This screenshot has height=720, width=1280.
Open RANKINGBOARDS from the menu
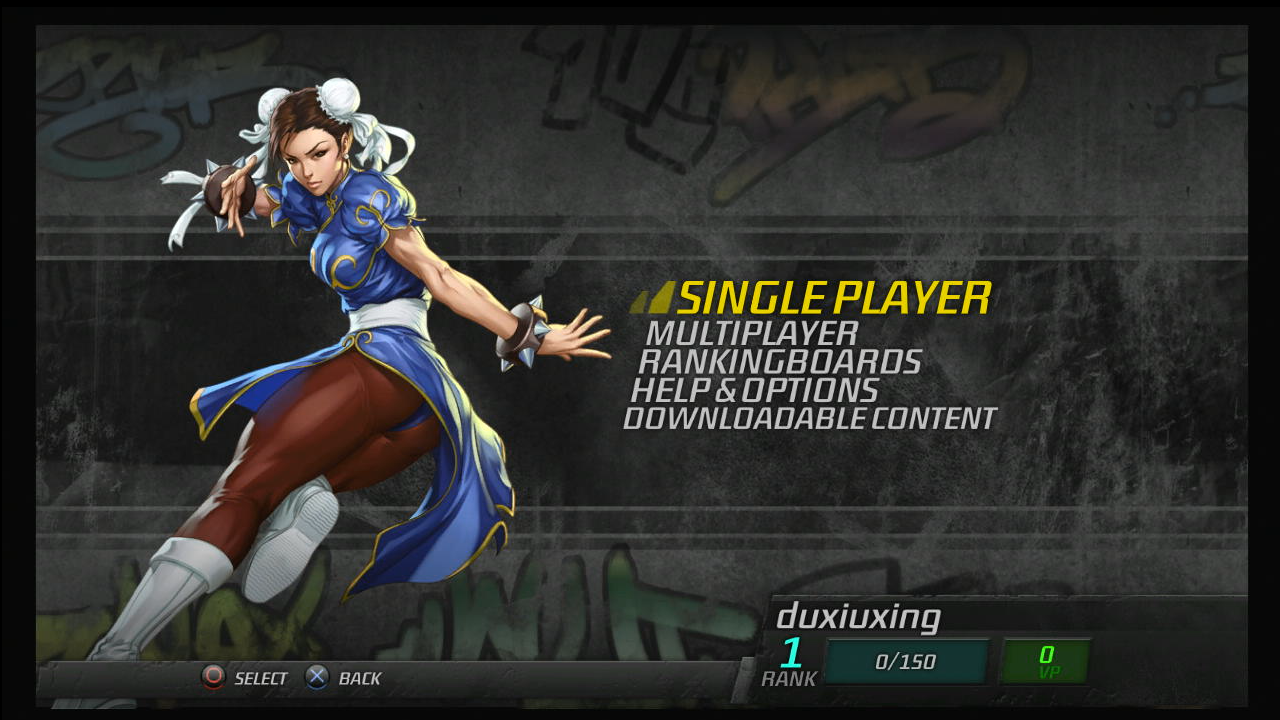click(778, 362)
